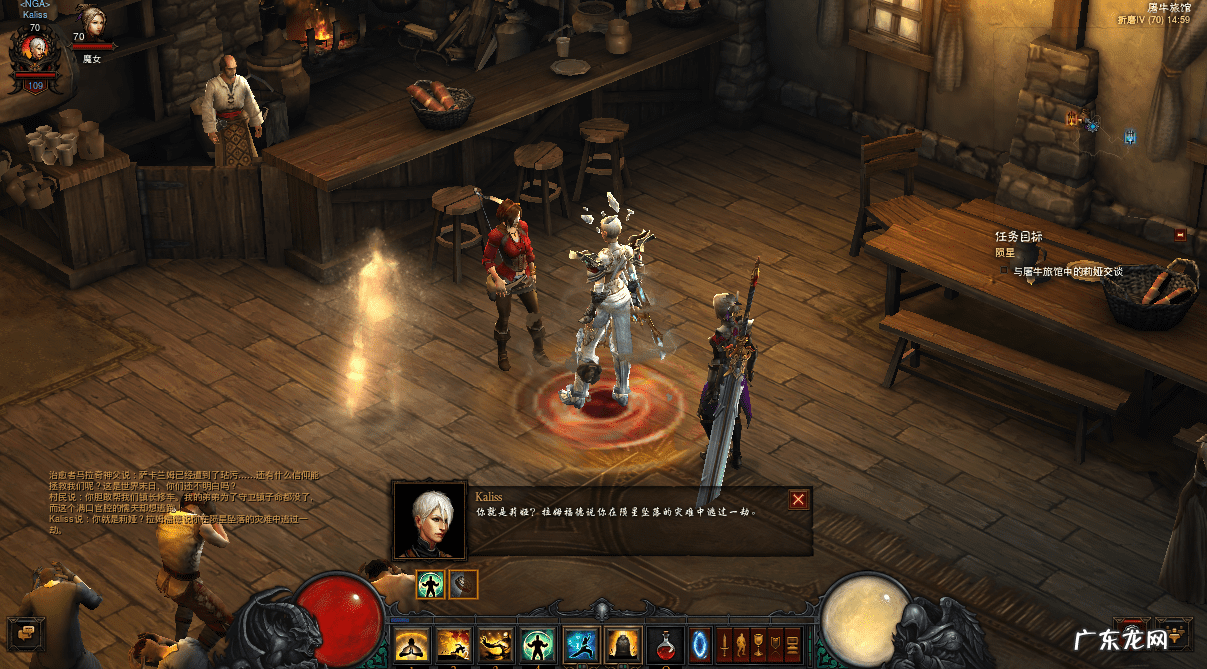
Task: Click the green mantra buff icon
Action: (x=430, y=584)
